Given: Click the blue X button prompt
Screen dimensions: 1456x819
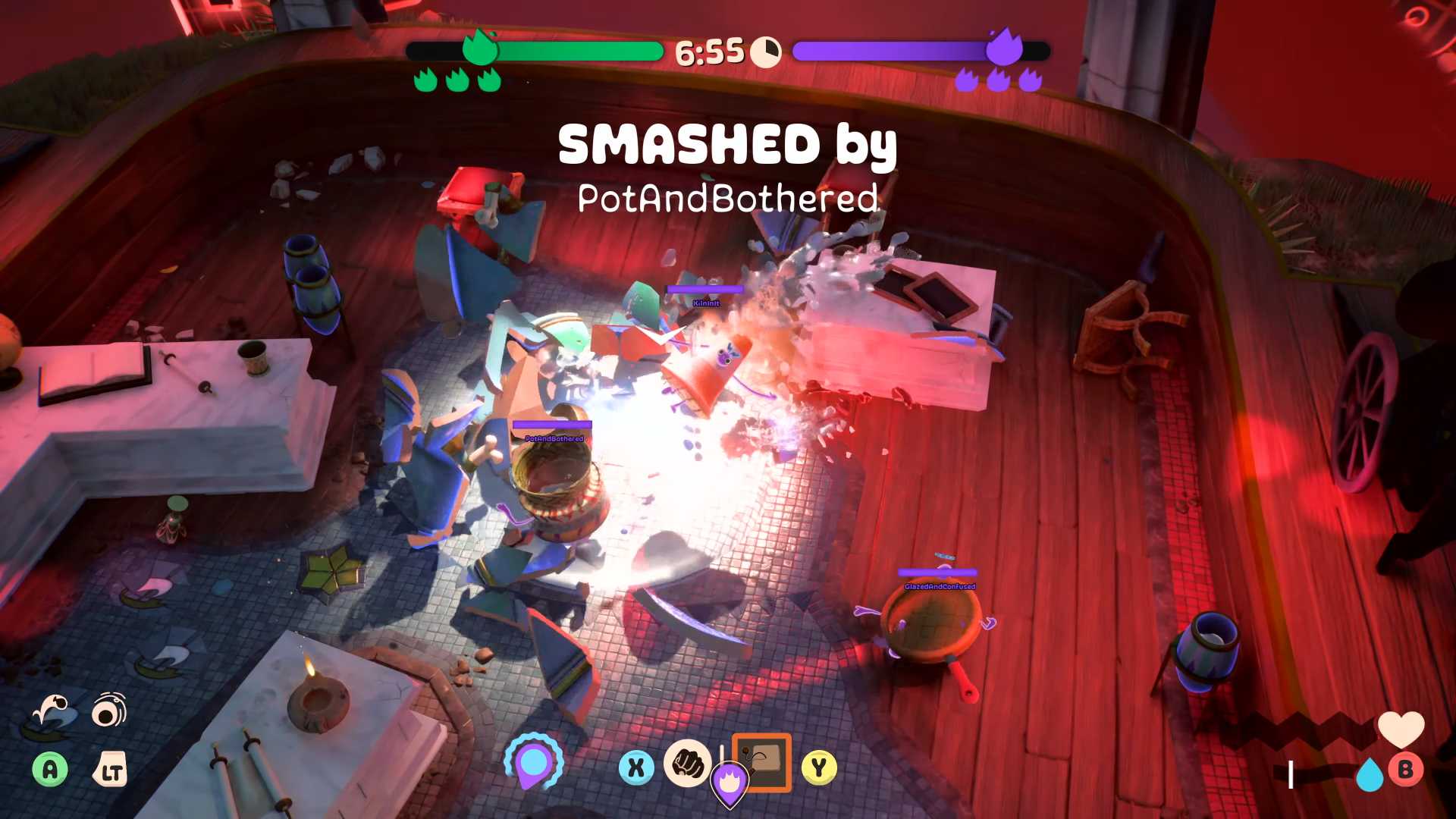Looking at the screenshot, I should (x=635, y=767).
